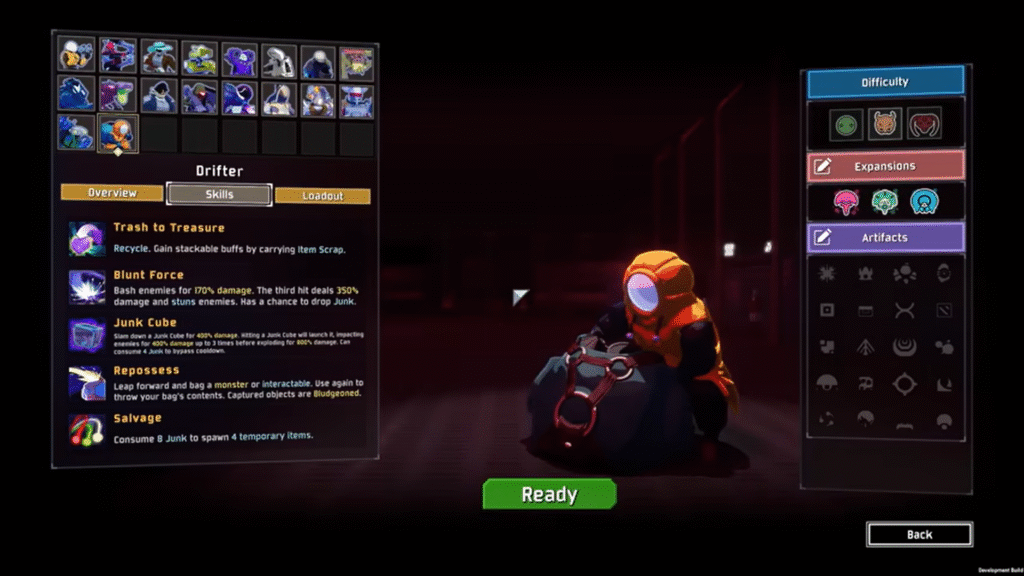Choose the orange Rainstorm difficulty icon

[x=885, y=125]
